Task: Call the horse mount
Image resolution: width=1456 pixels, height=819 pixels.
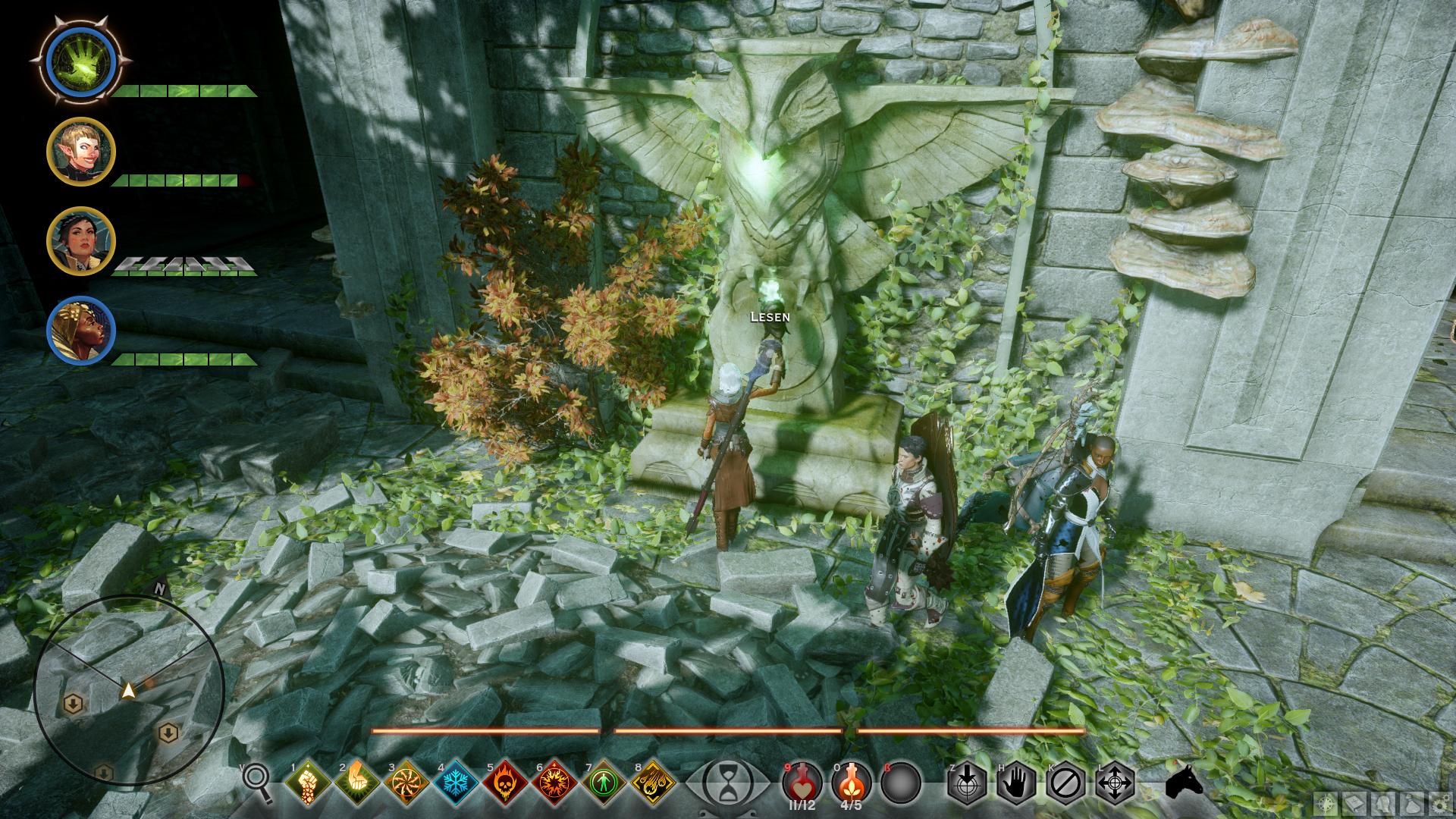Action: point(1185,782)
